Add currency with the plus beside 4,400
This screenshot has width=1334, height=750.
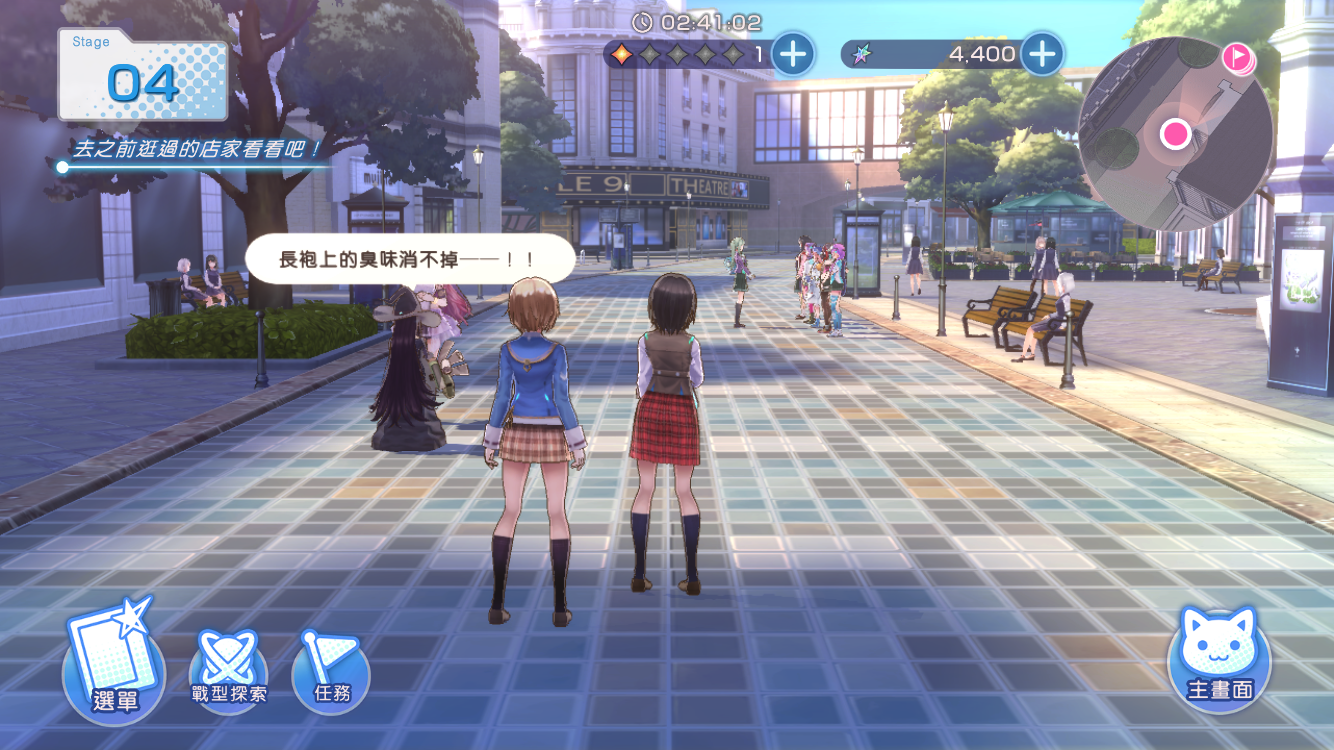pos(1041,54)
